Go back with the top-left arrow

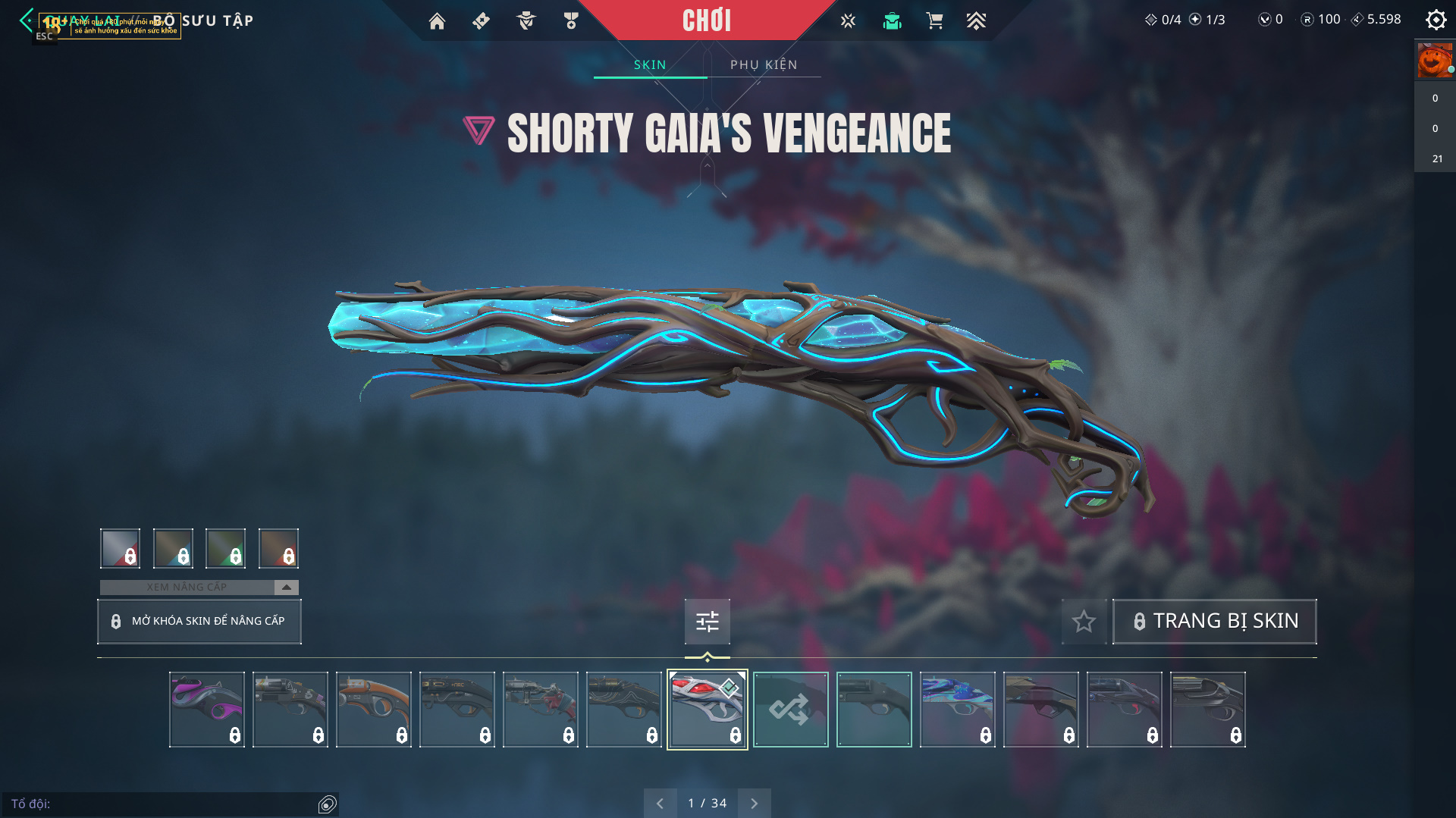click(x=27, y=20)
